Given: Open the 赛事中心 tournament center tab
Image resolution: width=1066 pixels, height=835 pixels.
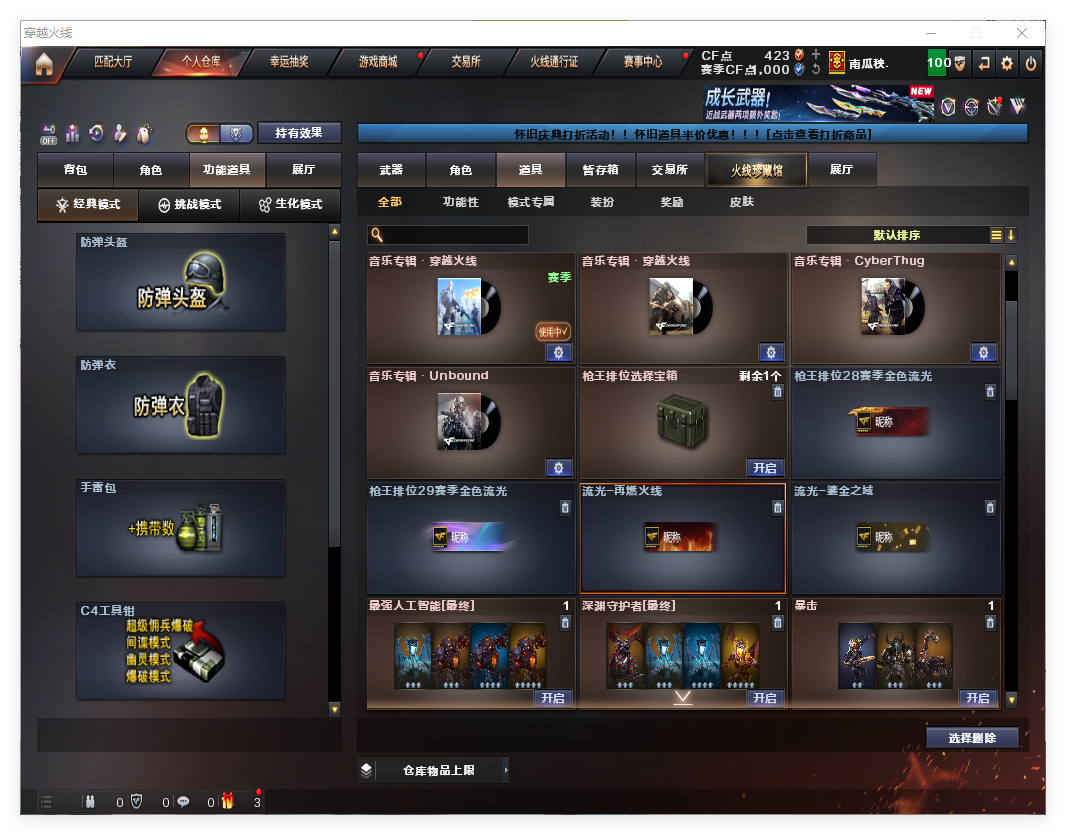Looking at the screenshot, I should tap(643, 62).
